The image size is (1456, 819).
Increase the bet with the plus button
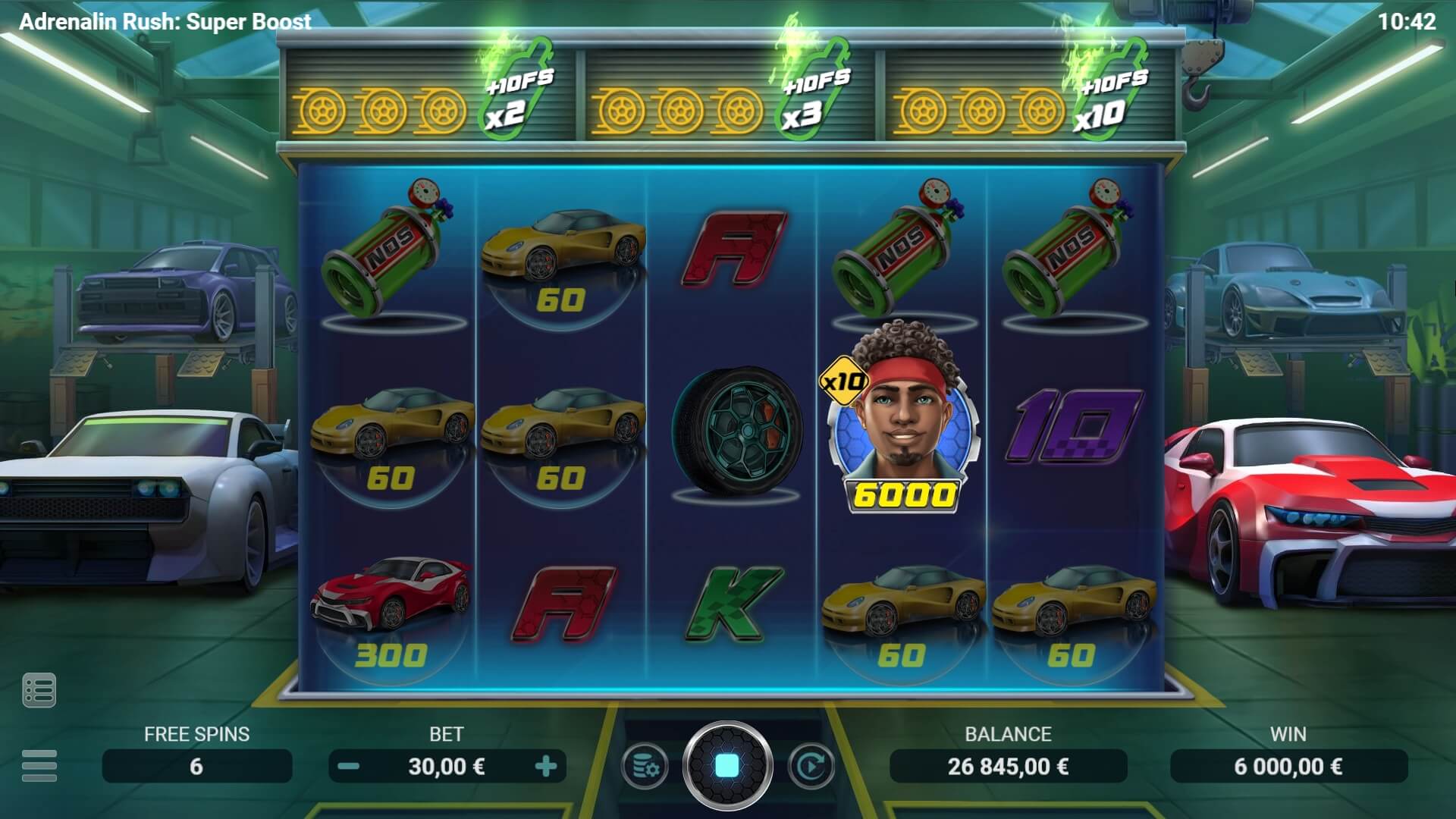coord(545,767)
